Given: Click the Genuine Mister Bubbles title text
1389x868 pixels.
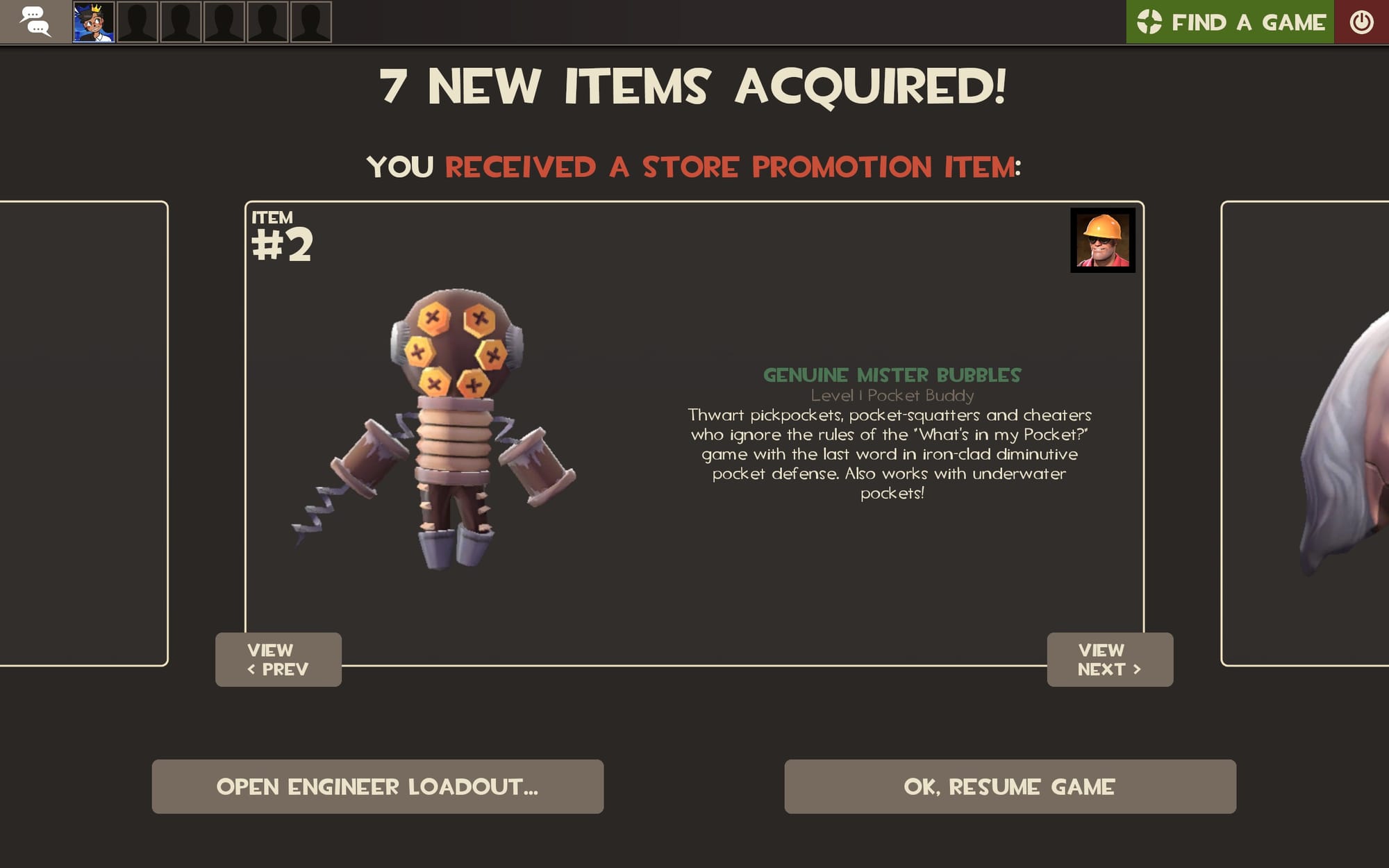Looking at the screenshot, I should [892, 376].
